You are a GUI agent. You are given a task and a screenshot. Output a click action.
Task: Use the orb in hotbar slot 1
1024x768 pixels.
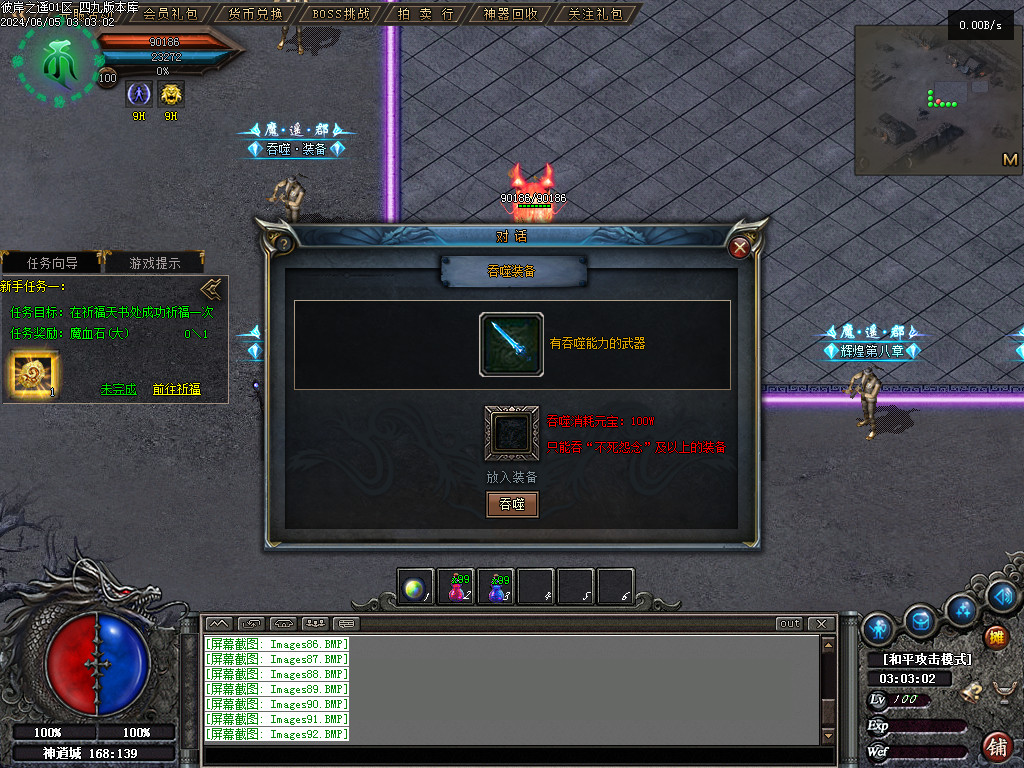(x=414, y=588)
